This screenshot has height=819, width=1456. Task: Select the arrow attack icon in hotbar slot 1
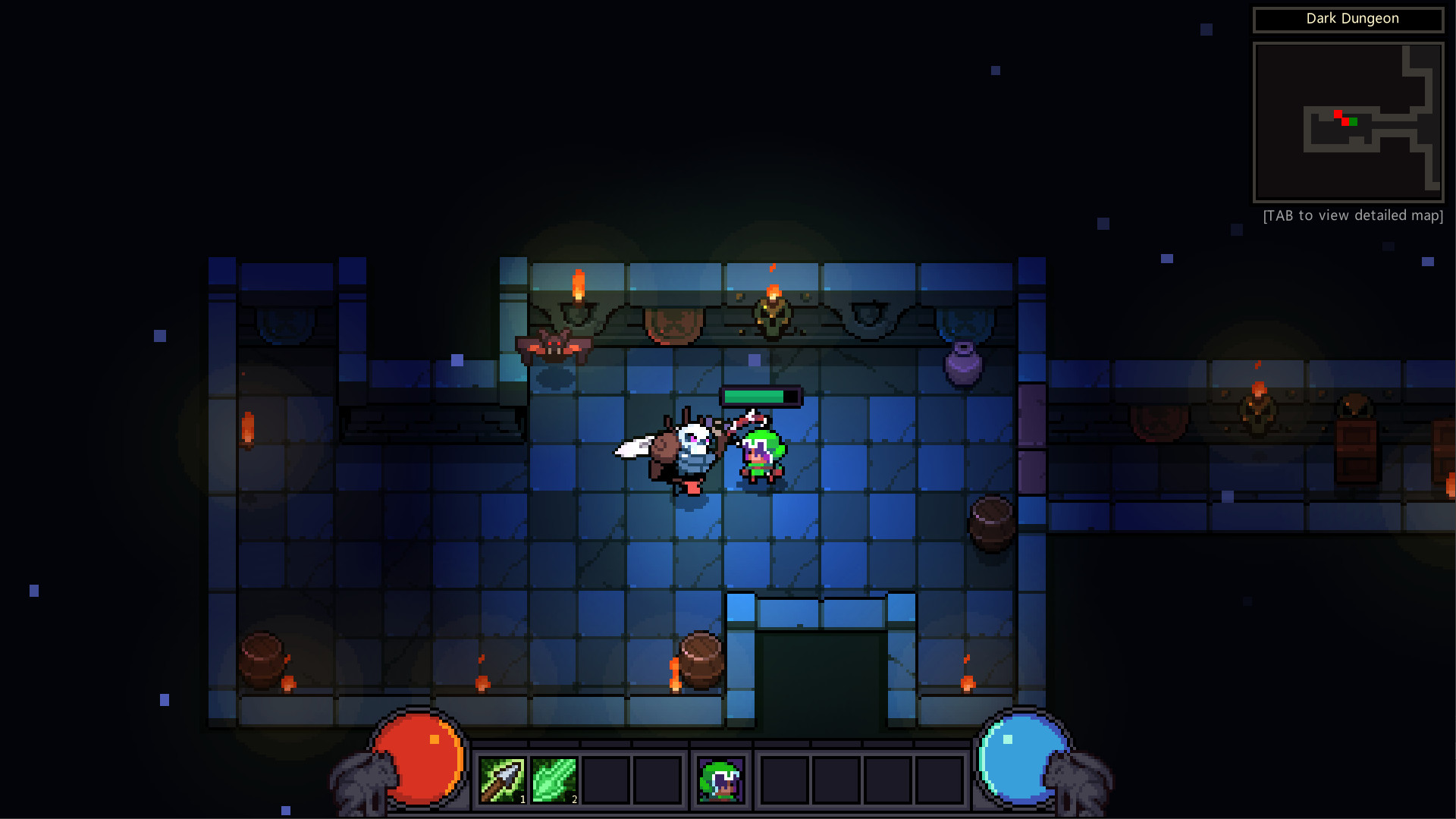tap(502, 780)
